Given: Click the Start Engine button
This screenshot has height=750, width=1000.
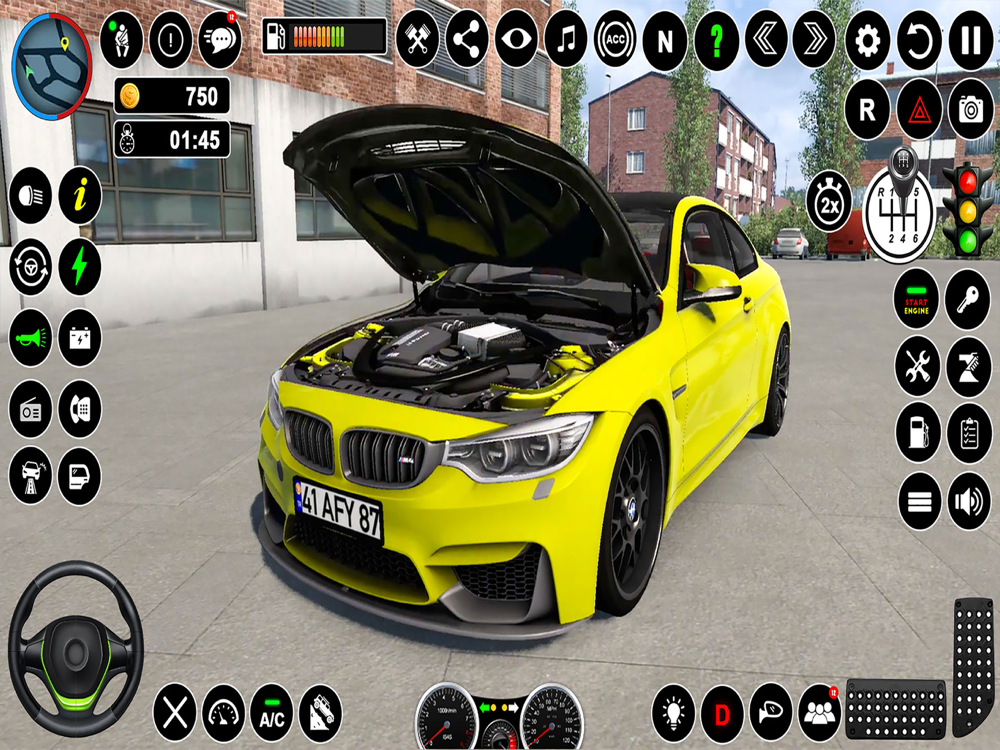Looking at the screenshot, I should [917, 298].
